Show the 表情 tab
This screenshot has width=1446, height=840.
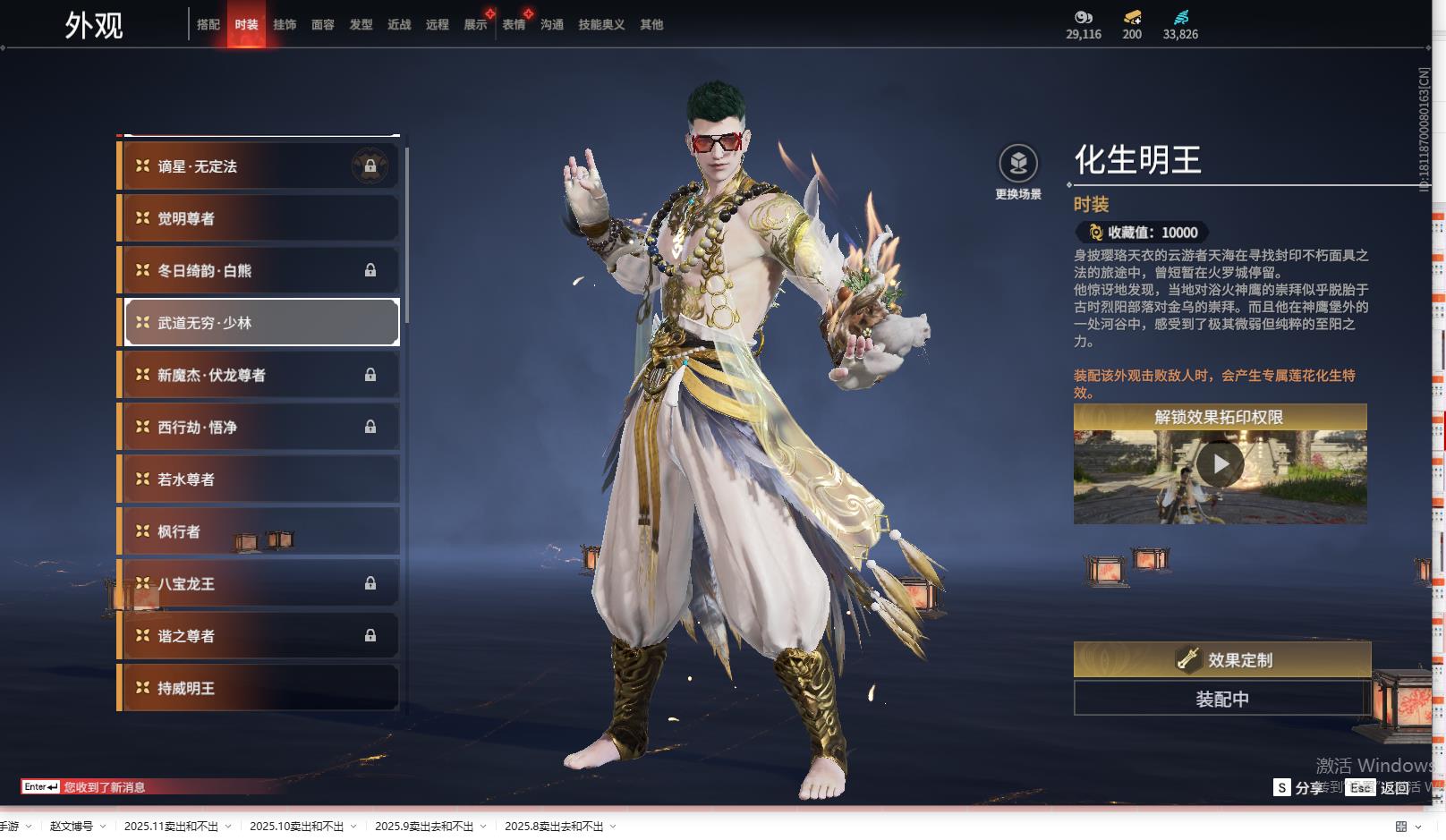(x=514, y=25)
